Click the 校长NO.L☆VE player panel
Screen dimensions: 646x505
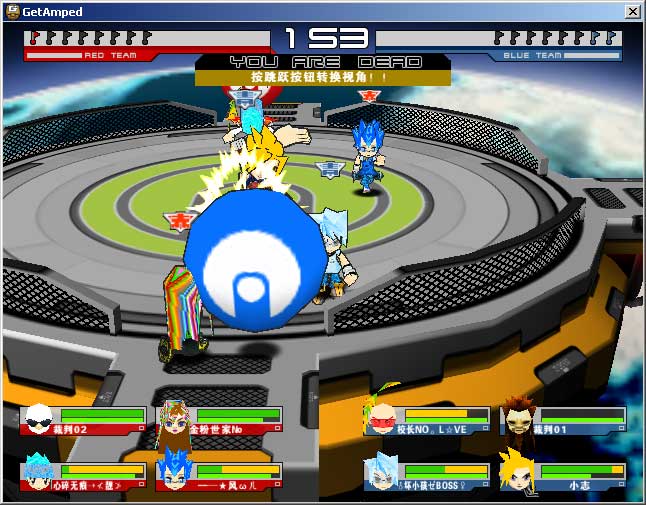428,420
